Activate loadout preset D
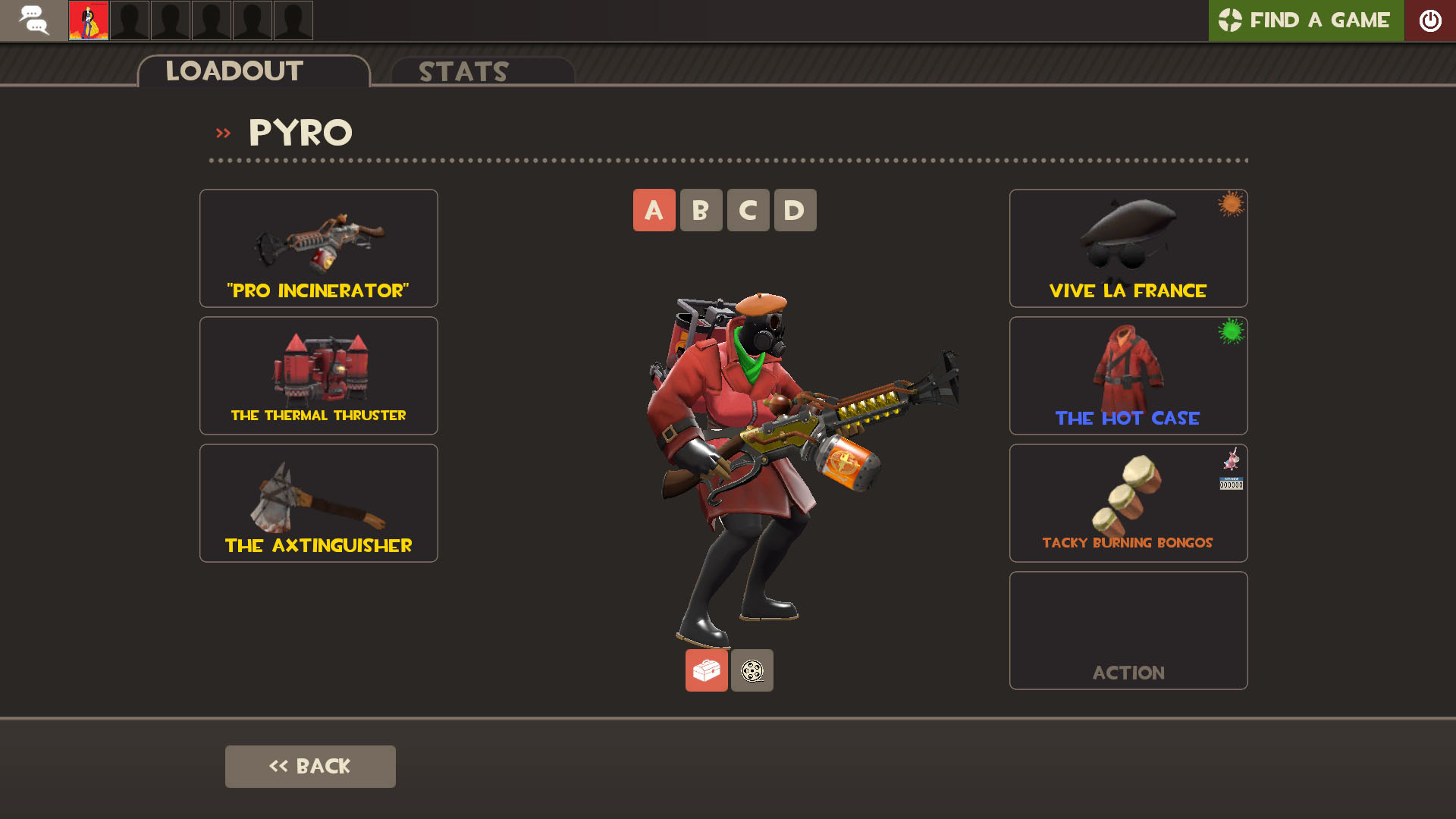The height and width of the screenshot is (819, 1456). pos(795,210)
